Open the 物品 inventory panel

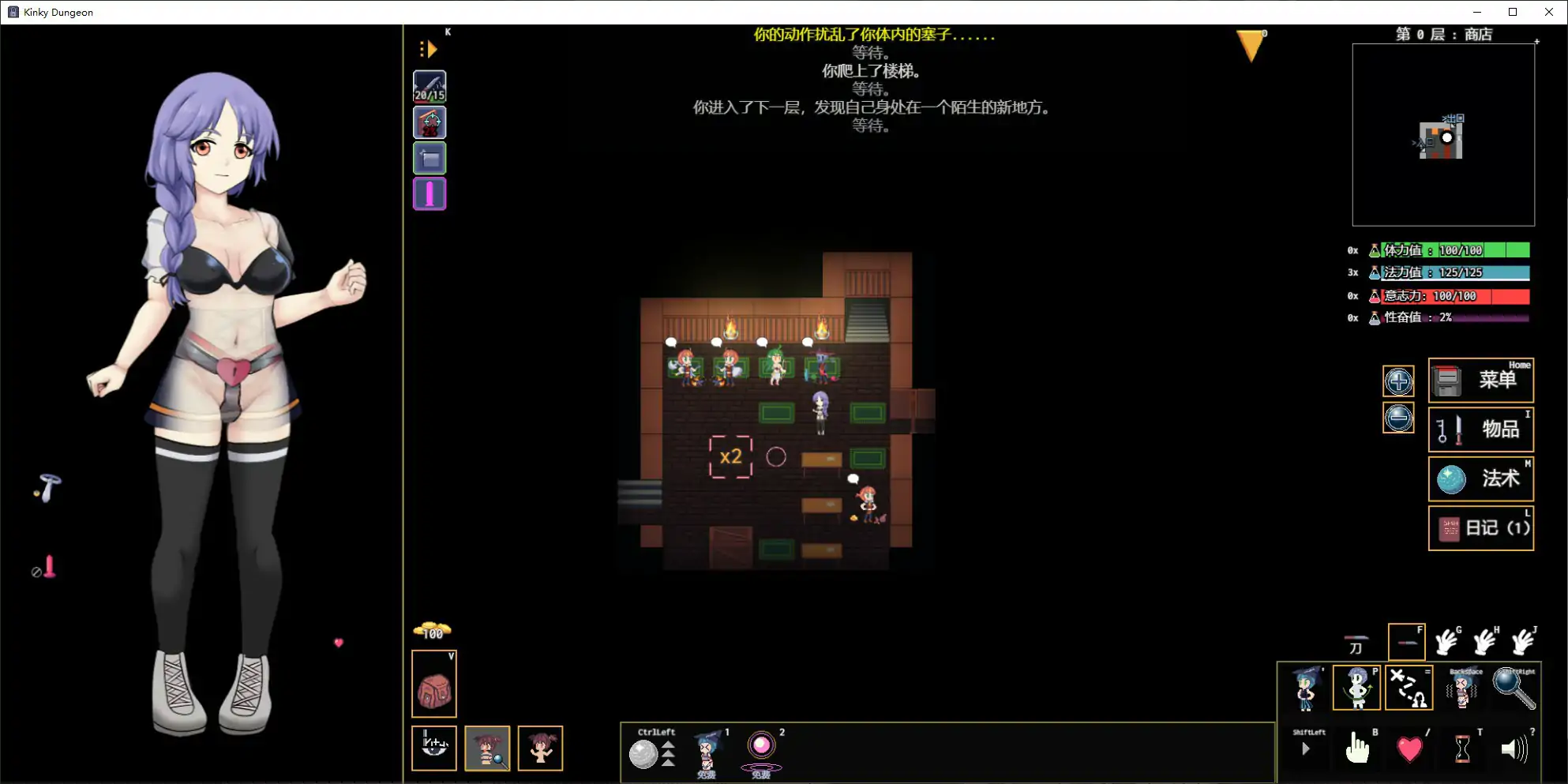click(1480, 430)
